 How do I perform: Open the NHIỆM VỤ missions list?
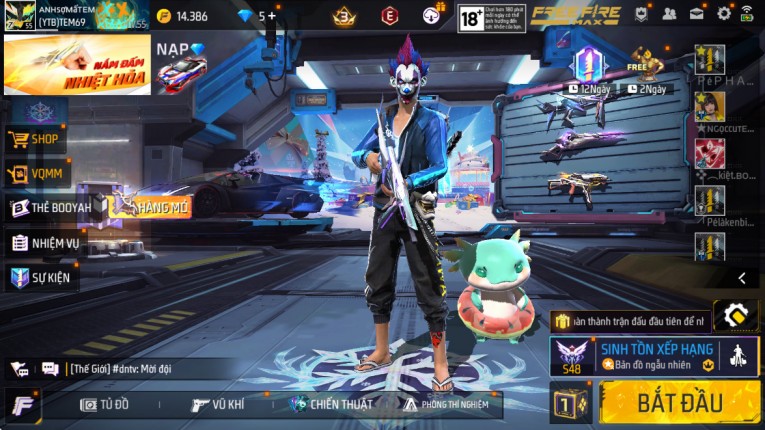click(45, 243)
